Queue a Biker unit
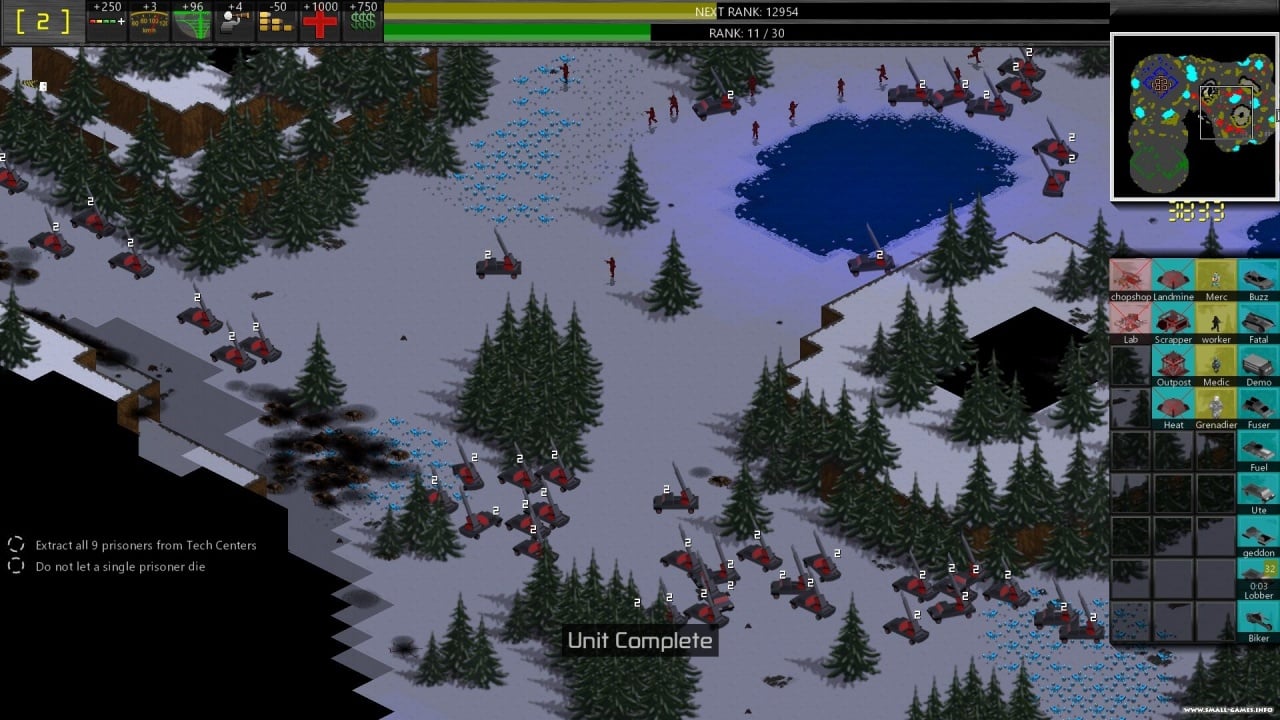 pos(1259,620)
